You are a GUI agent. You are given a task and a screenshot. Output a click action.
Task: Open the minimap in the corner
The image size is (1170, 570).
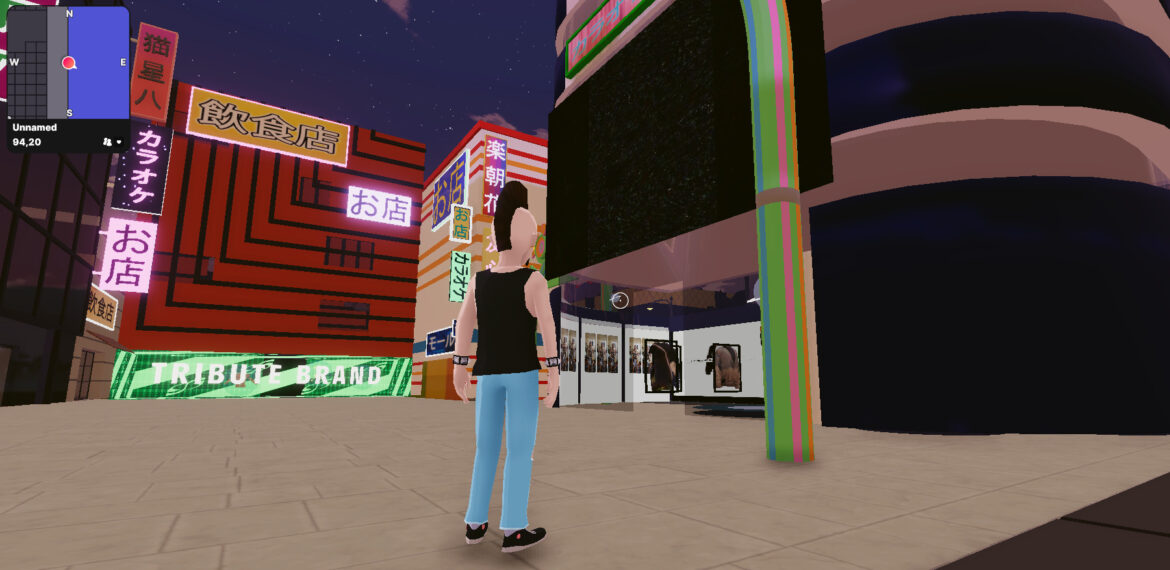(68, 63)
